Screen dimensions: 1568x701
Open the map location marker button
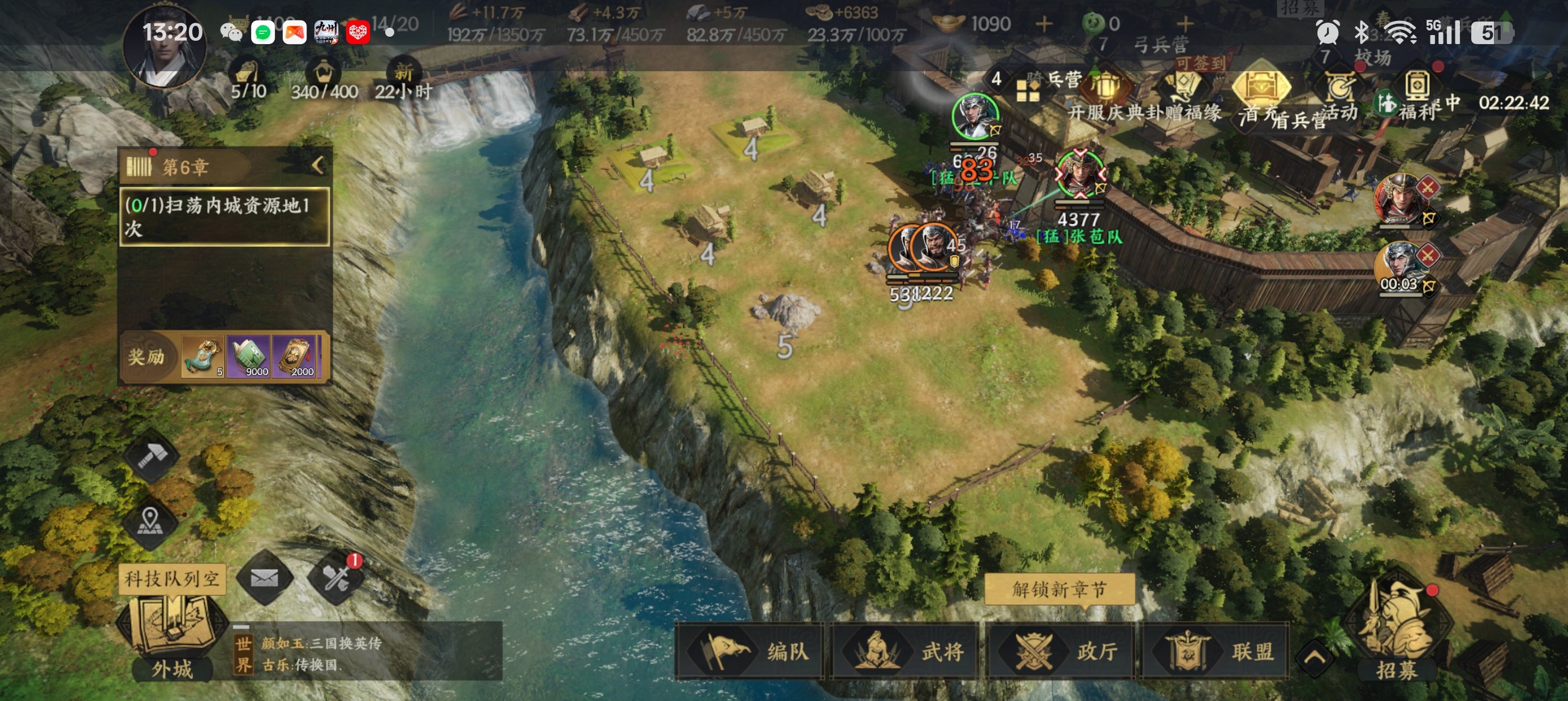click(150, 521)
